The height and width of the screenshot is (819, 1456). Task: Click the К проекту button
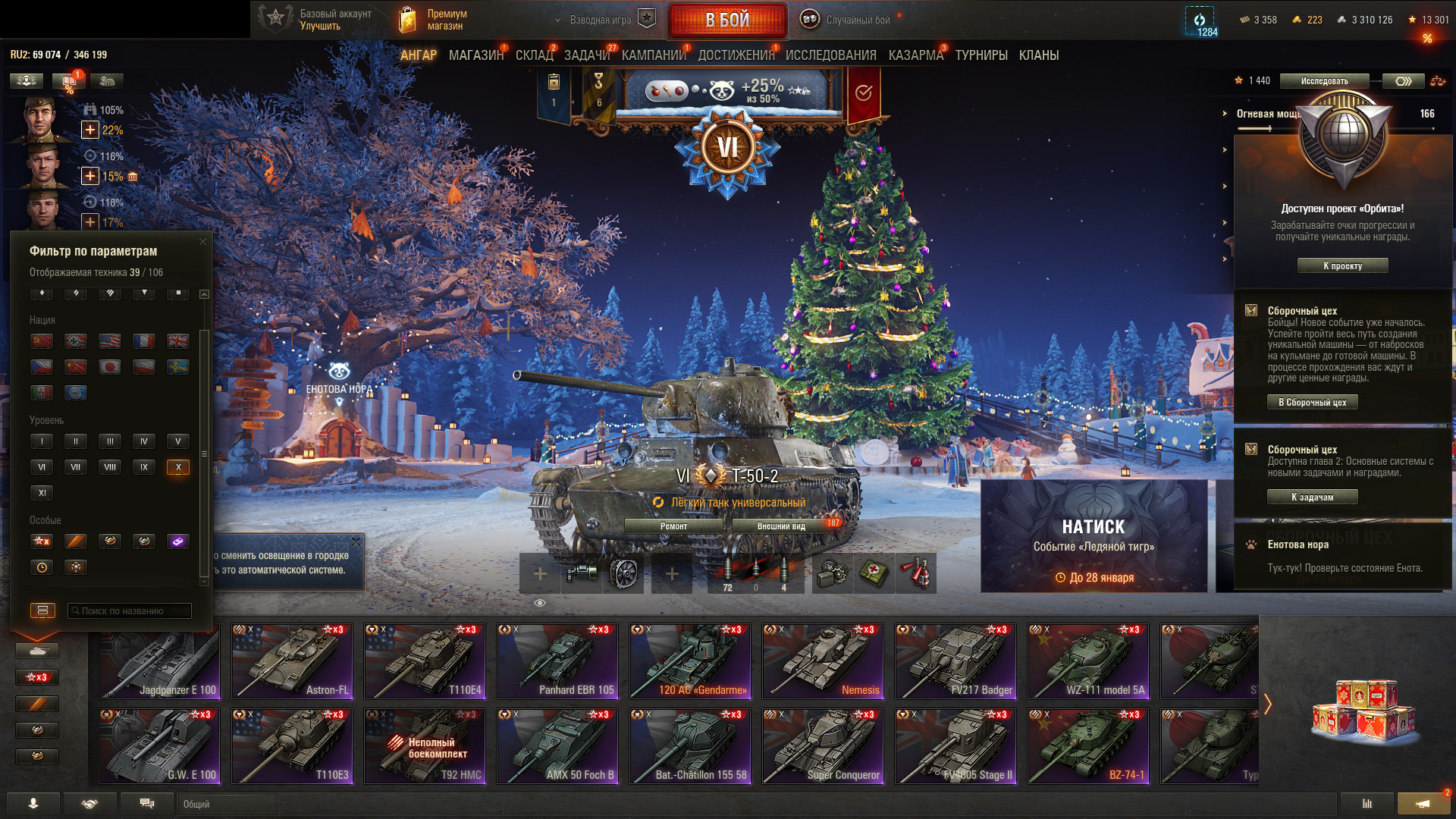(1342, 266)
